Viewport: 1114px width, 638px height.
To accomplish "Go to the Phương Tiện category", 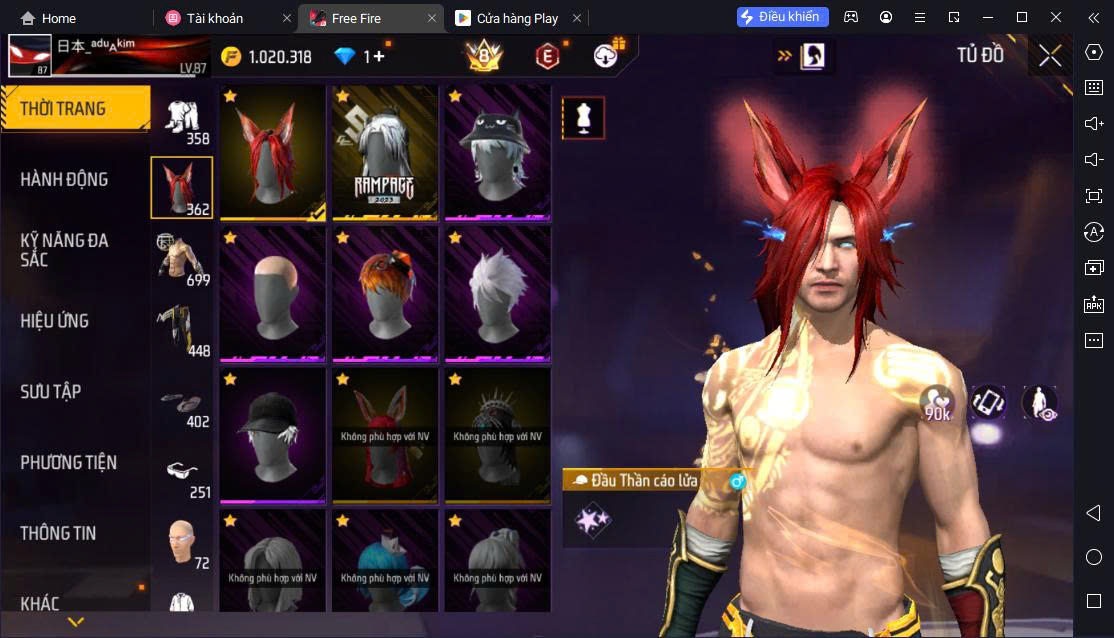I will tap(68, 463).
